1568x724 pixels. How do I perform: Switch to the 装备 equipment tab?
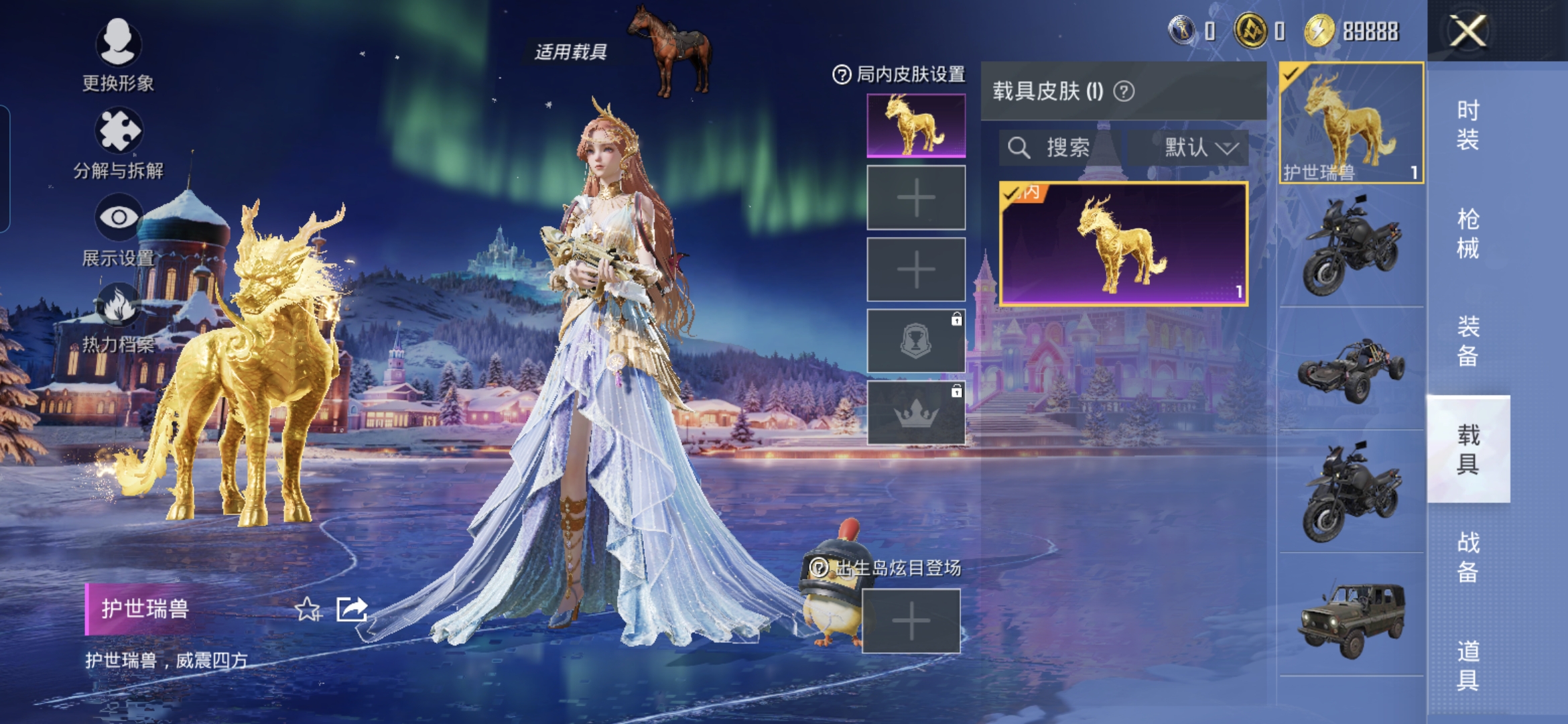(1467, 341)
